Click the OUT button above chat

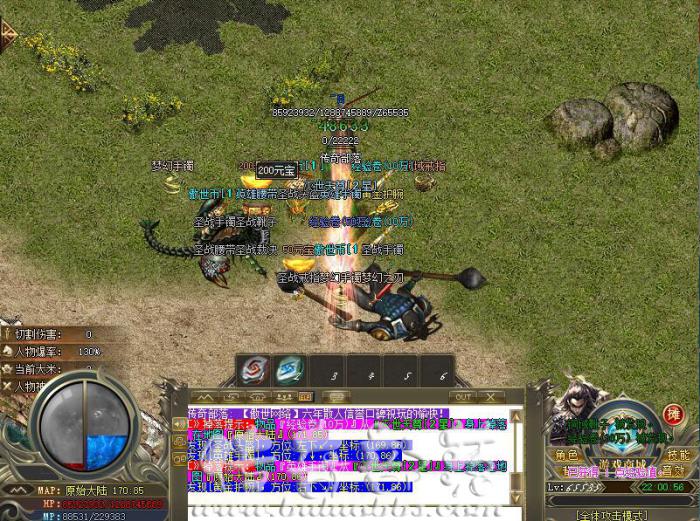[462, 397]
